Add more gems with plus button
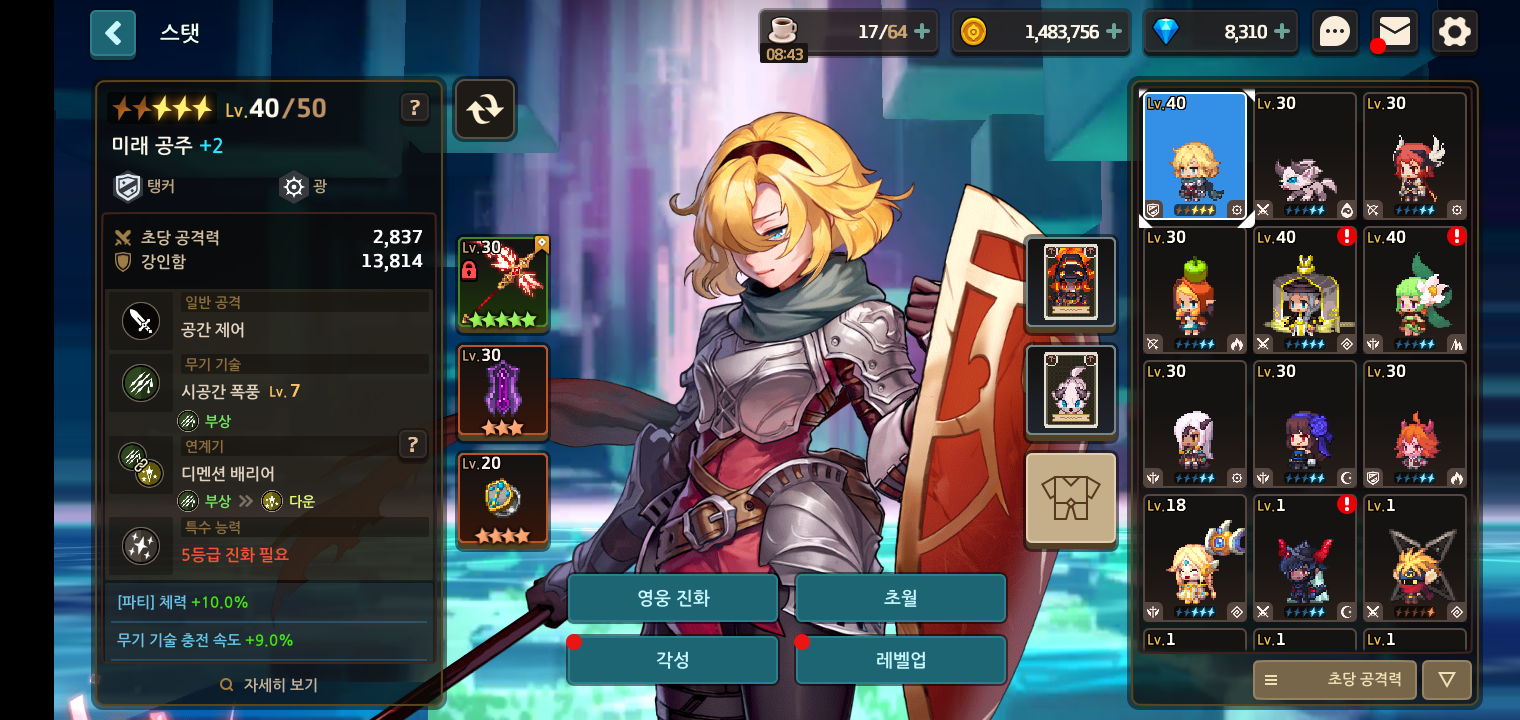The image size is (1520, 720). tap(1282, 32)
